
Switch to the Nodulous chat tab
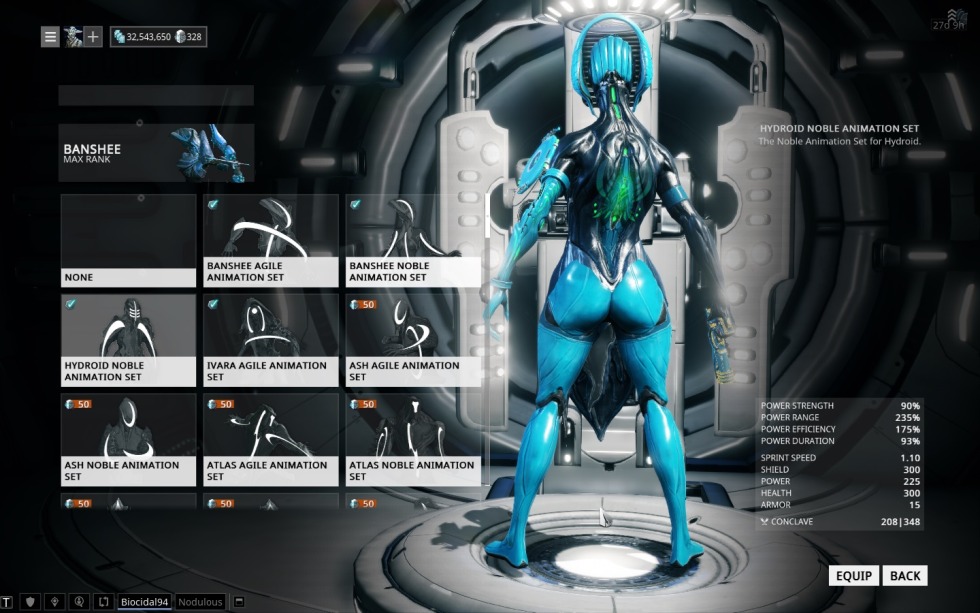[x=200, y=602]
